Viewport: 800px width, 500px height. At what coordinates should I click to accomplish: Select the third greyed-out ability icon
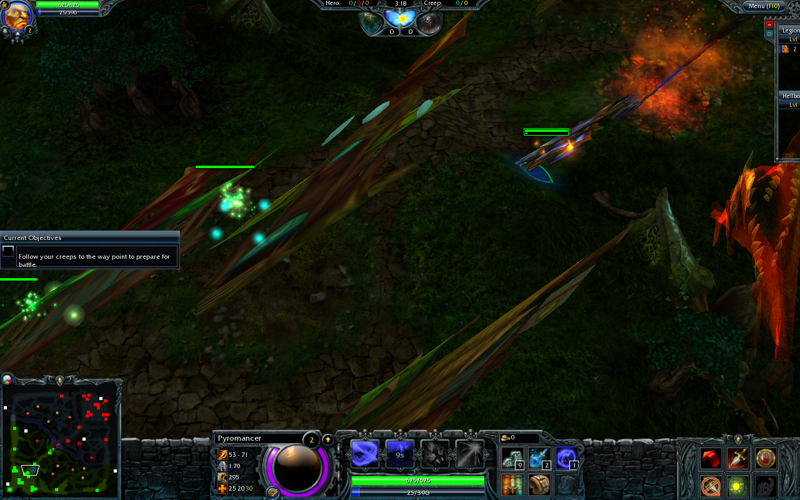point(435,454)
